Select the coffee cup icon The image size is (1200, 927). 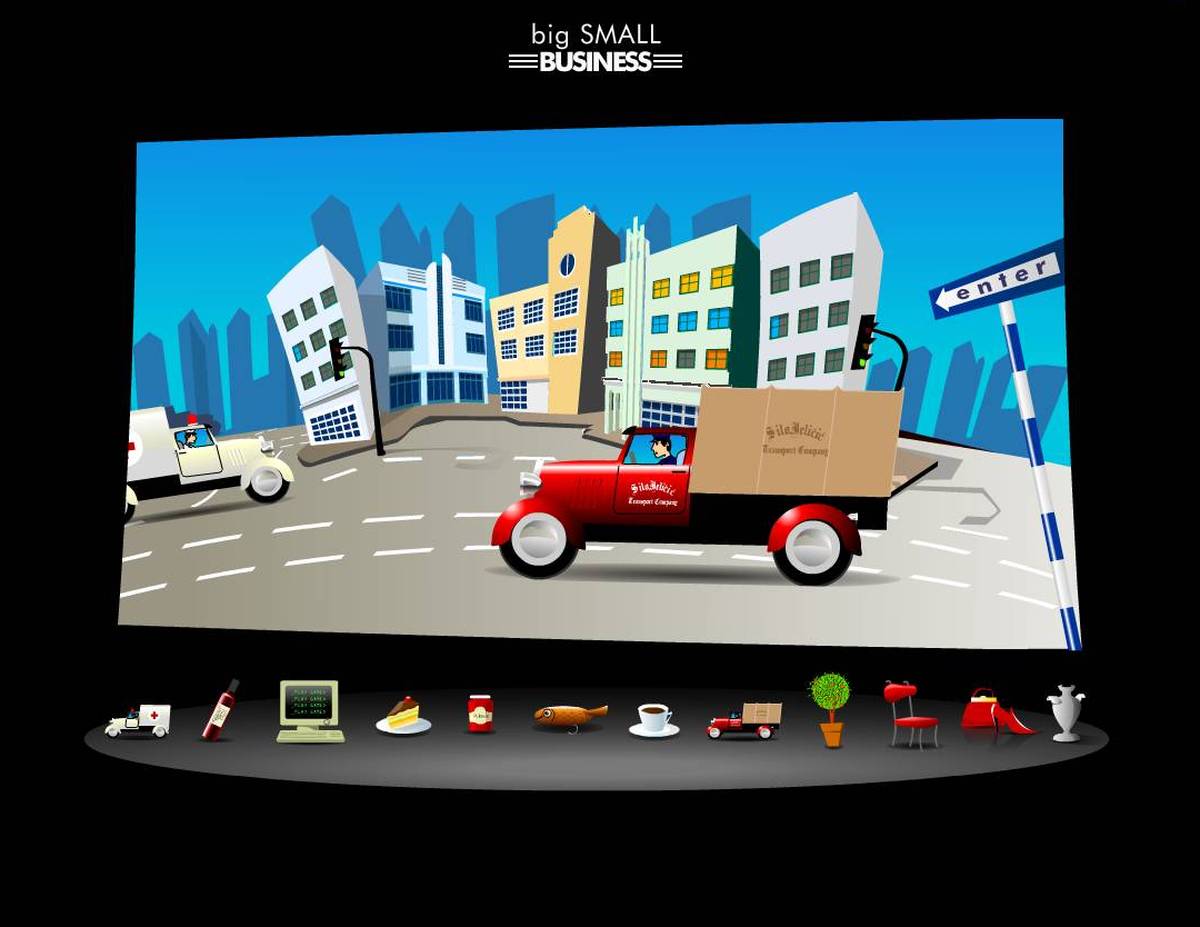point(654,719)
